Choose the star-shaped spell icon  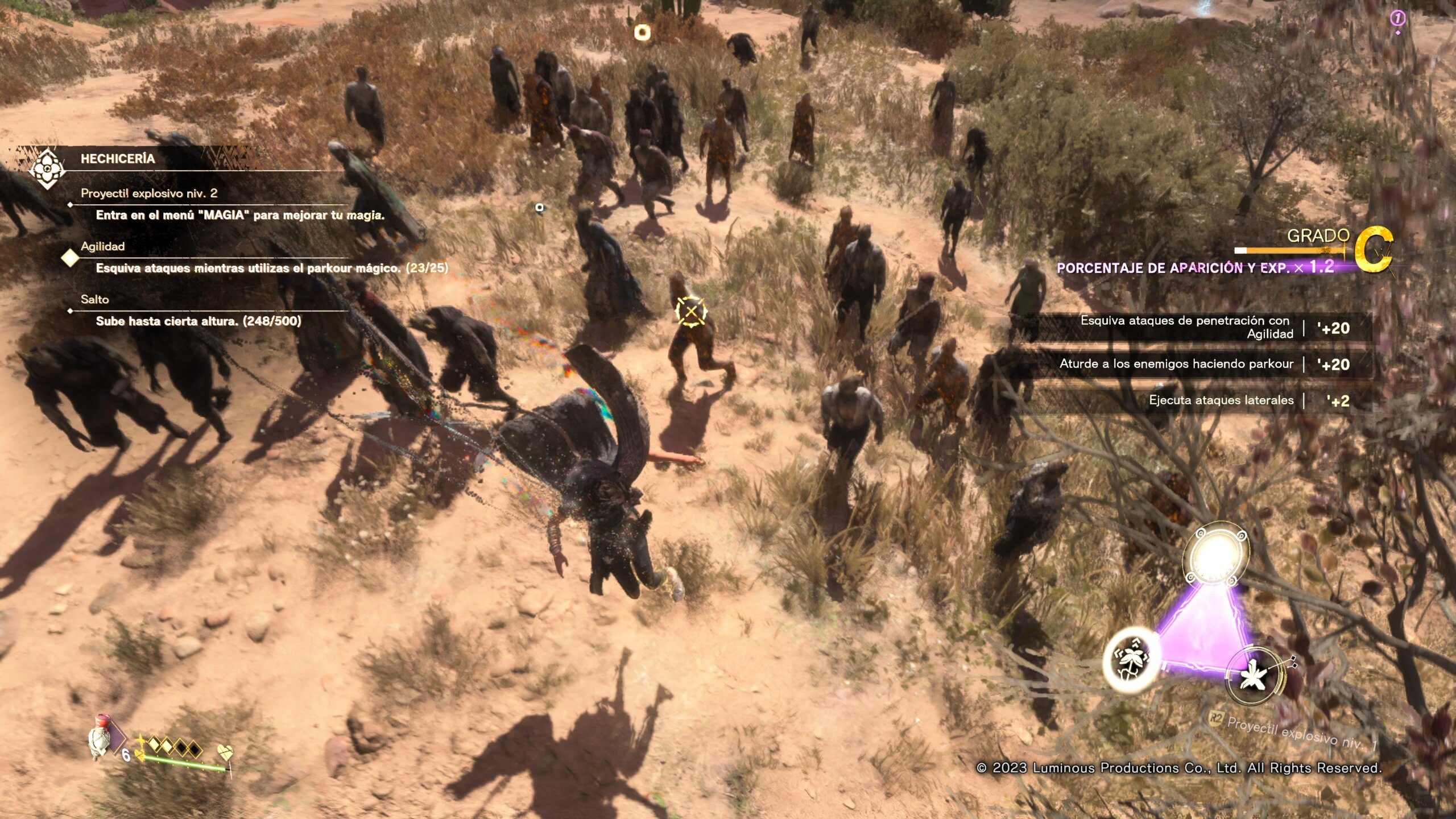tap(1255, 677)
